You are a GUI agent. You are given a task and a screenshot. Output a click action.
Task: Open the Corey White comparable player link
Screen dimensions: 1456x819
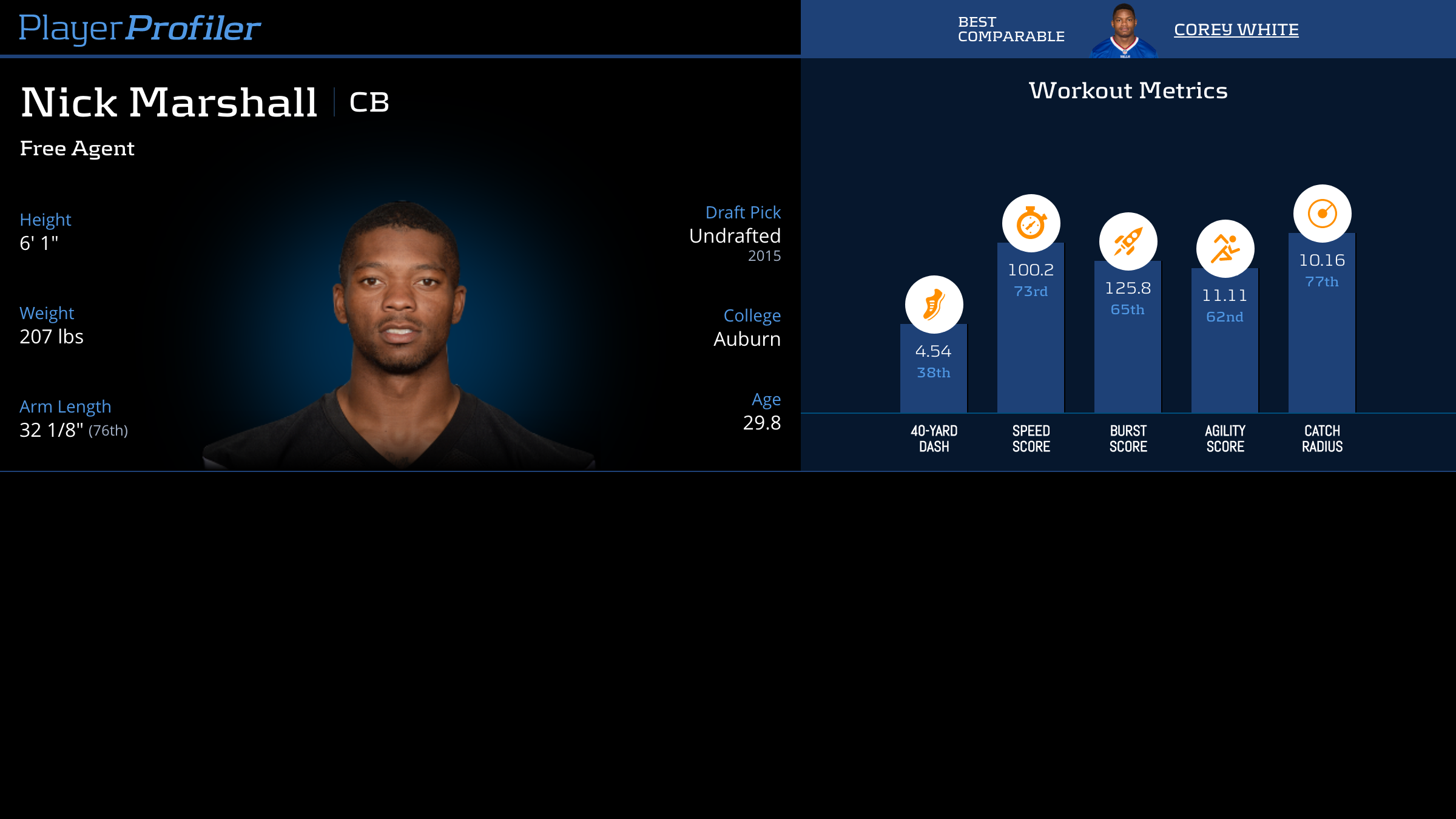pos(1236,30)
